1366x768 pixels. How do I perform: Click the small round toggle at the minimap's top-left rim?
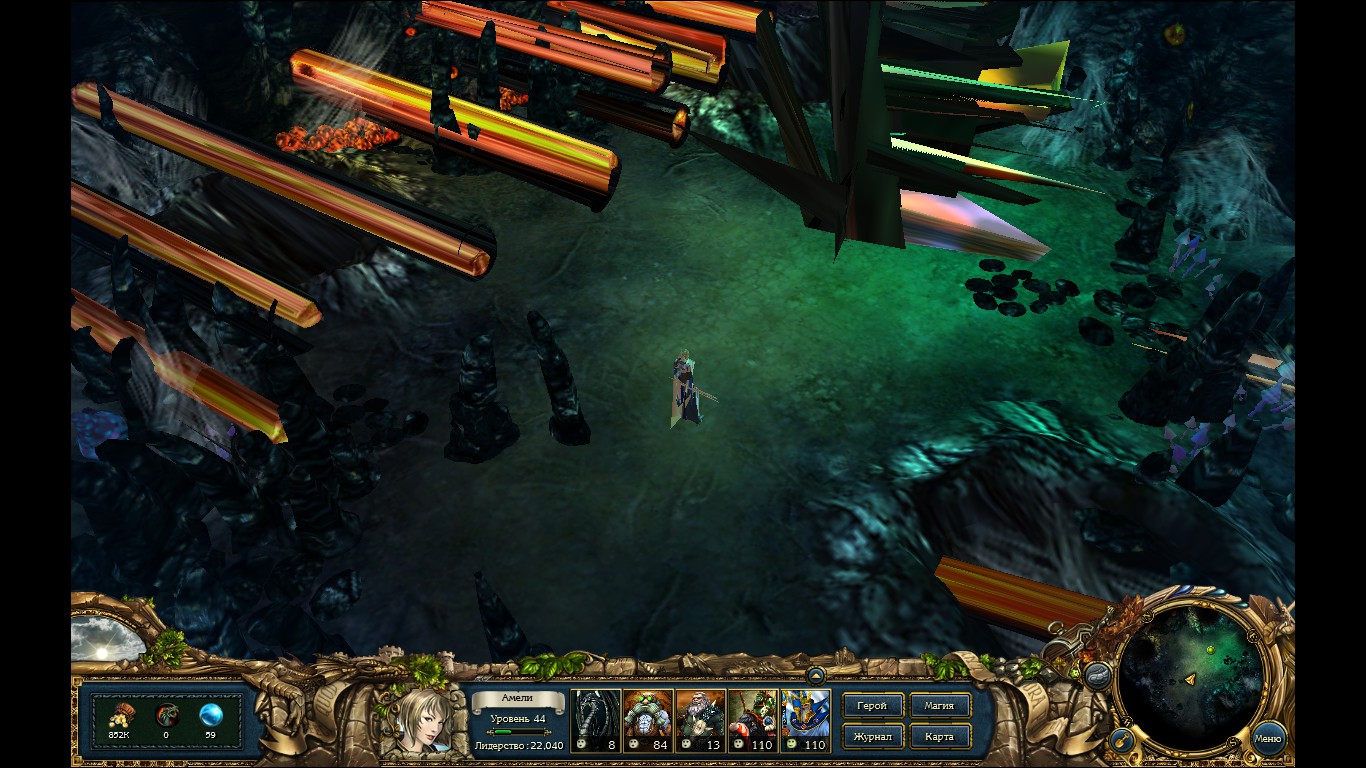coord(1147,615)
